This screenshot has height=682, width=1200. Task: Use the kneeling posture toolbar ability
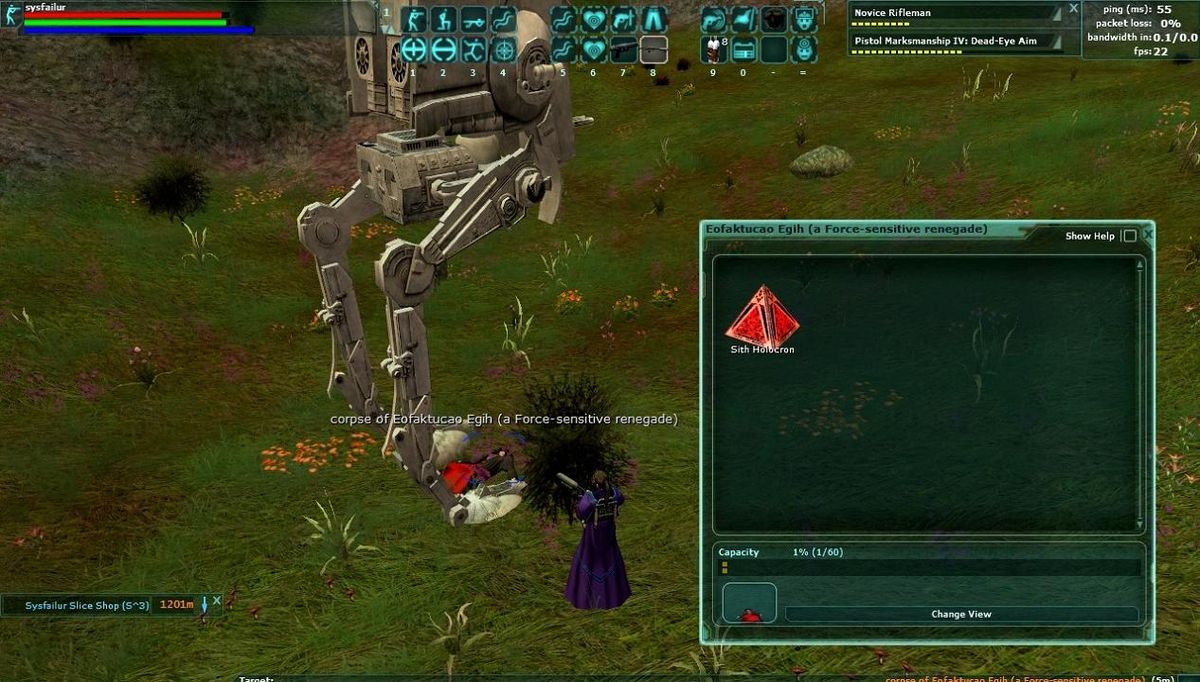[x=444, y=19]
